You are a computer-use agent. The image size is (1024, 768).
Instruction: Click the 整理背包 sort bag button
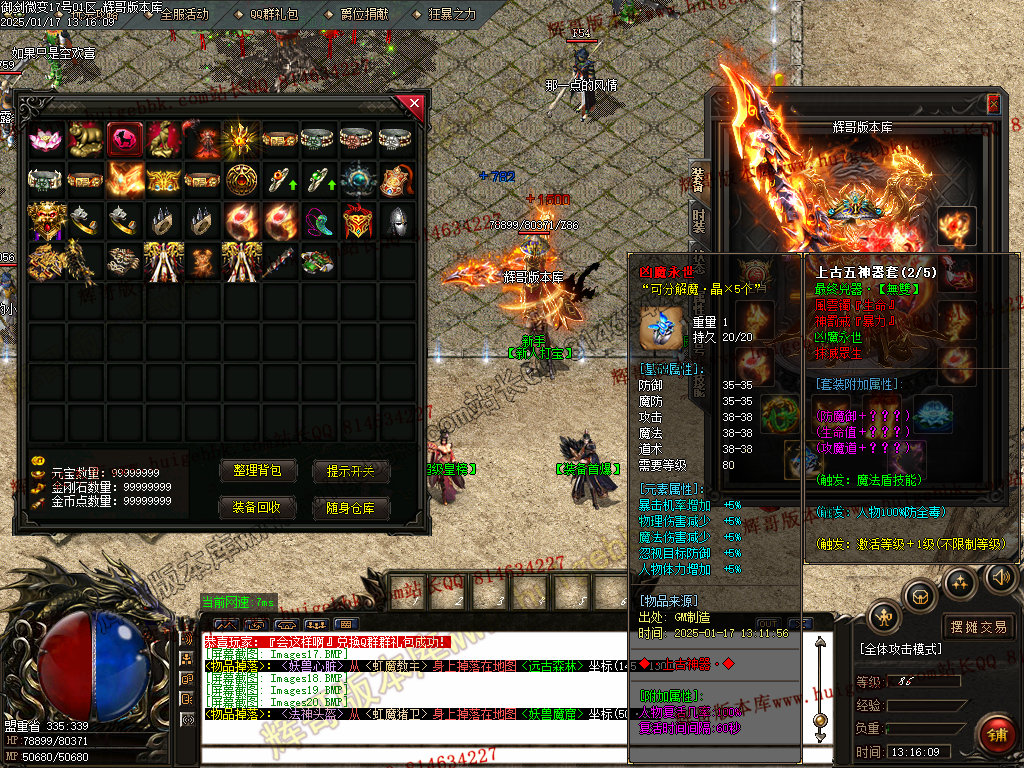(257, 471)
